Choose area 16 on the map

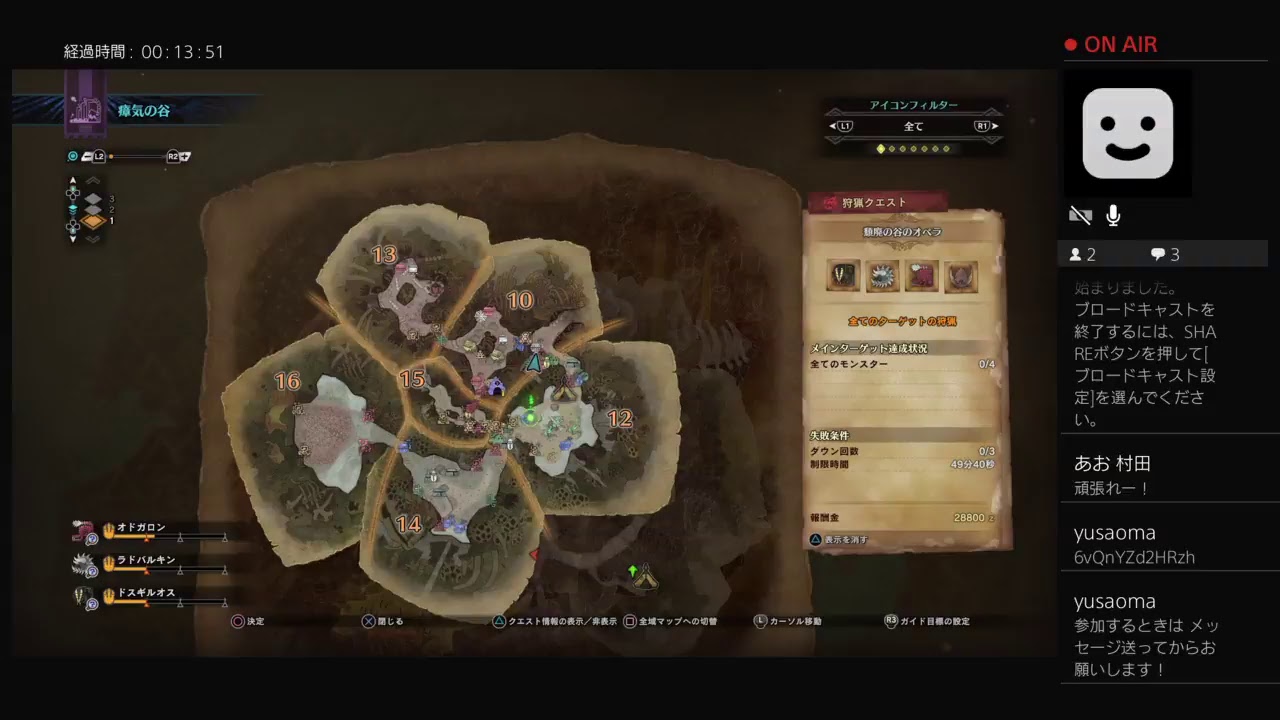[287, 381]
